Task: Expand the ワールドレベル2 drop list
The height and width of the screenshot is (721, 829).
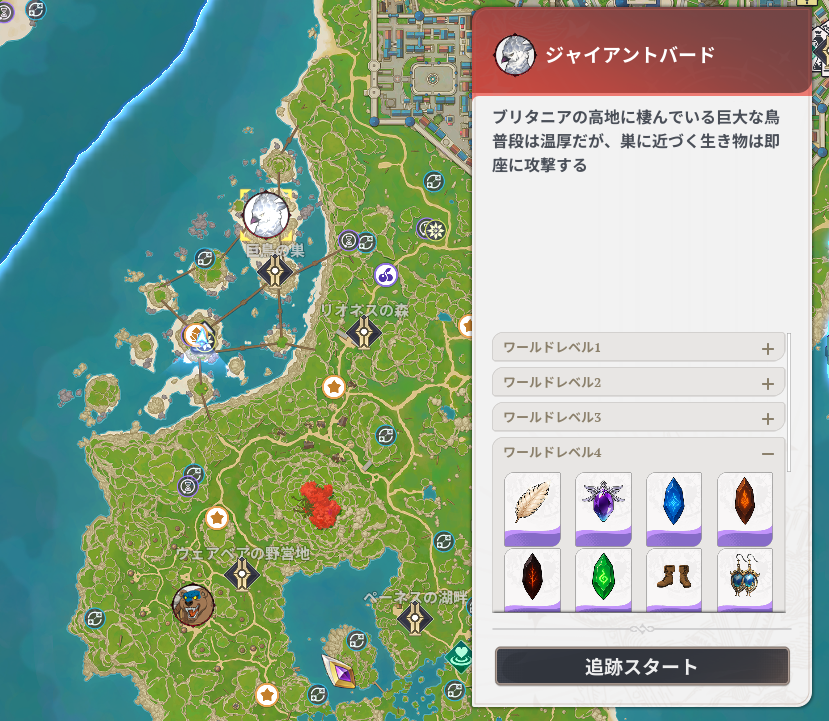Action: point(767,383)
